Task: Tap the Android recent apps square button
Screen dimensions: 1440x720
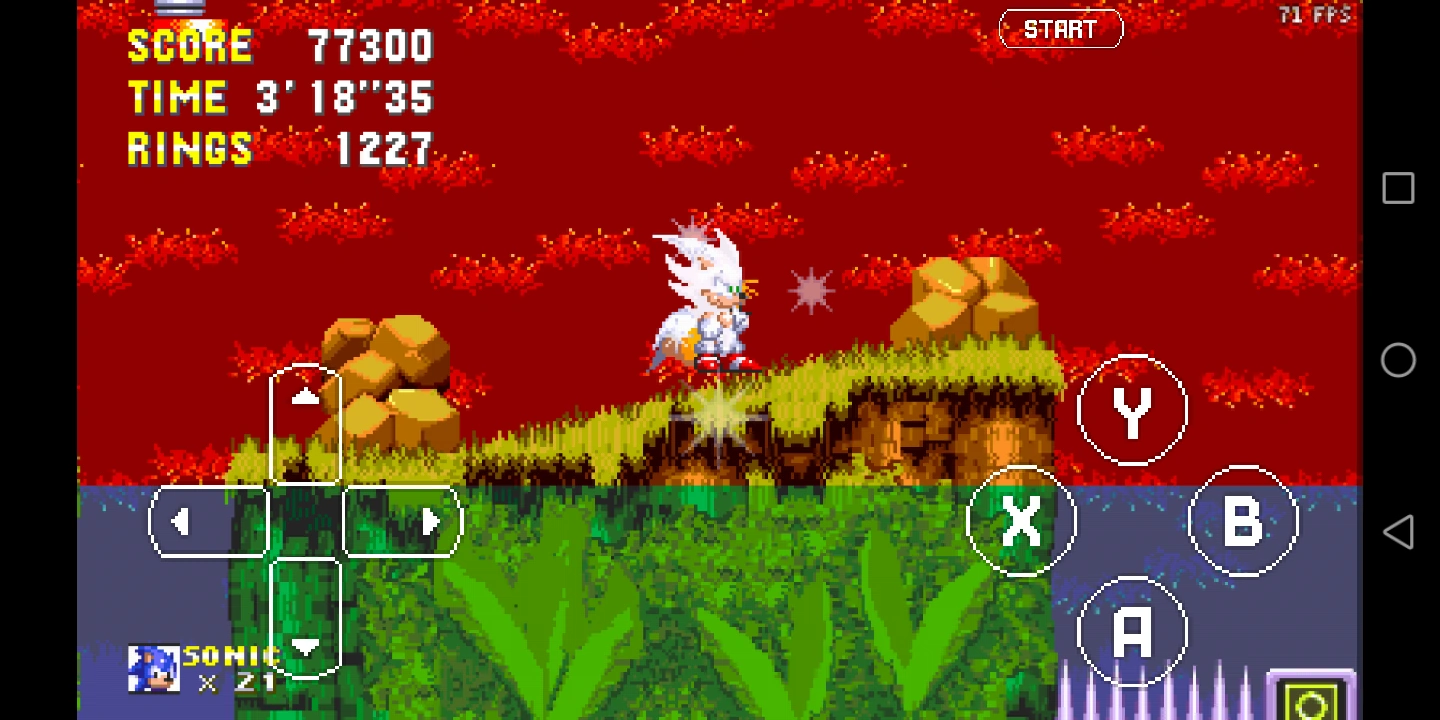Action: point(1397,187)
